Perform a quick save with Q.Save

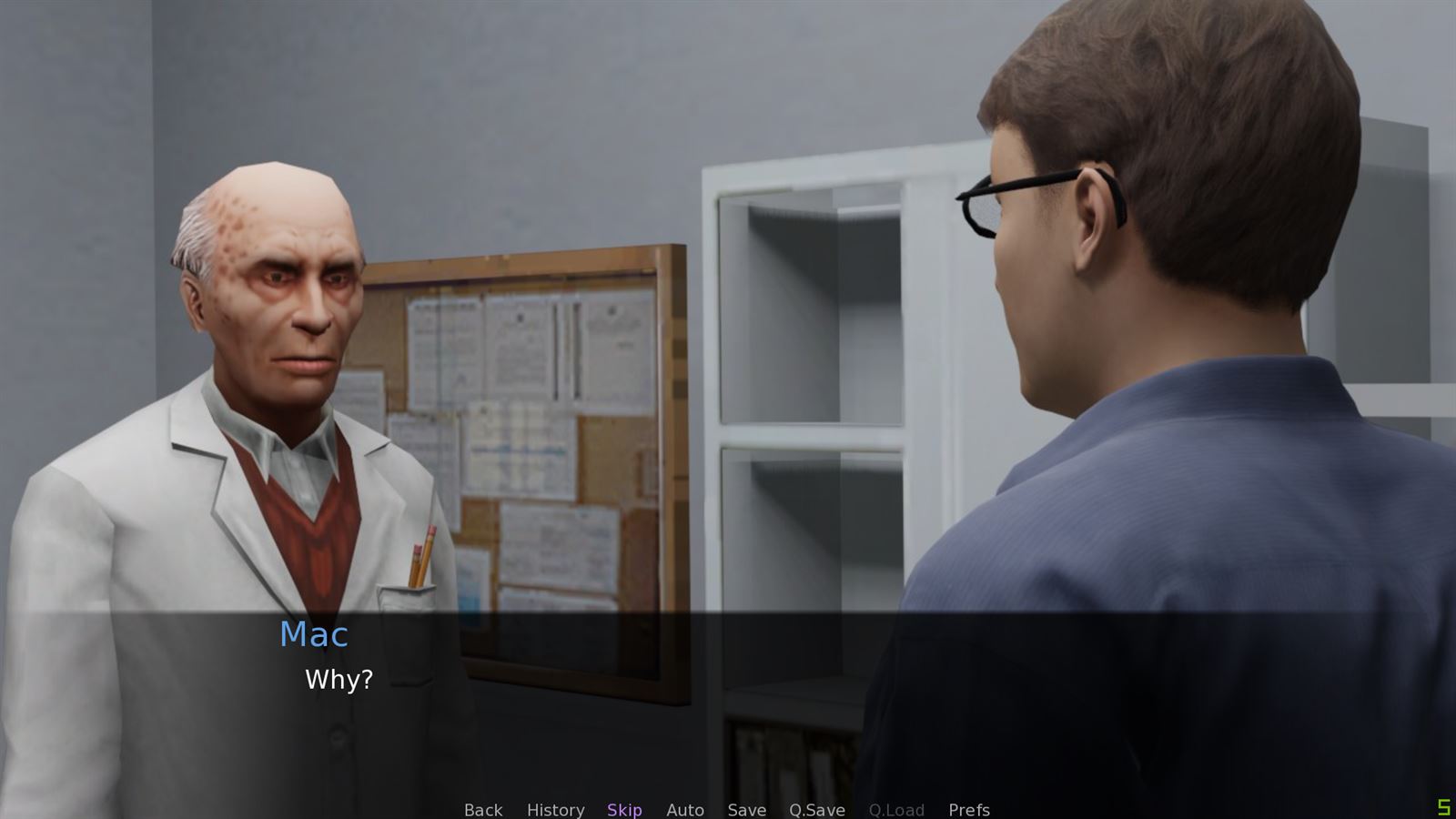coord(816,810)
